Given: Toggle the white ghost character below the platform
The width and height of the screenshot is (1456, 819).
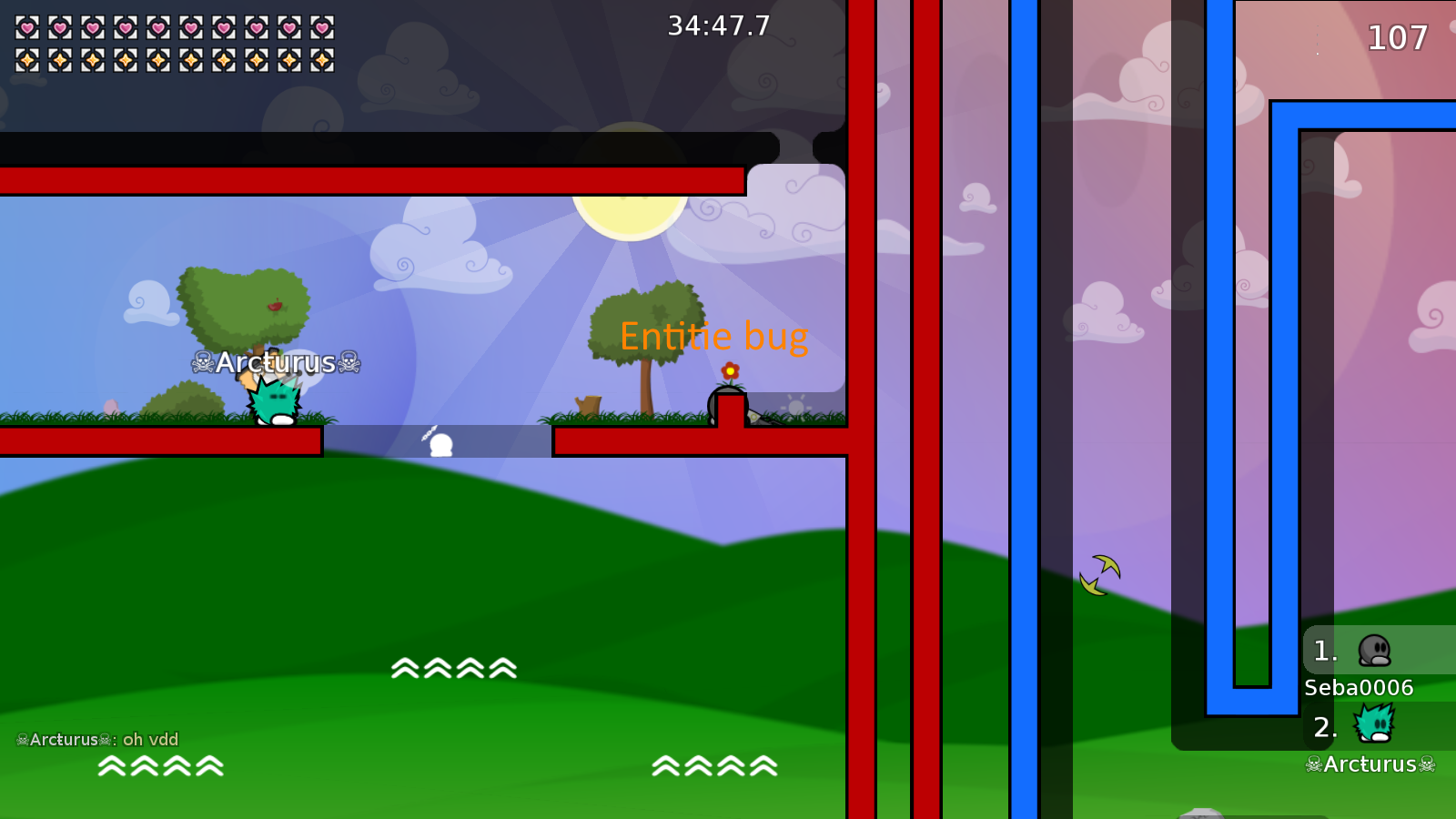Looking at the screenshot, I should coord(440,443).
